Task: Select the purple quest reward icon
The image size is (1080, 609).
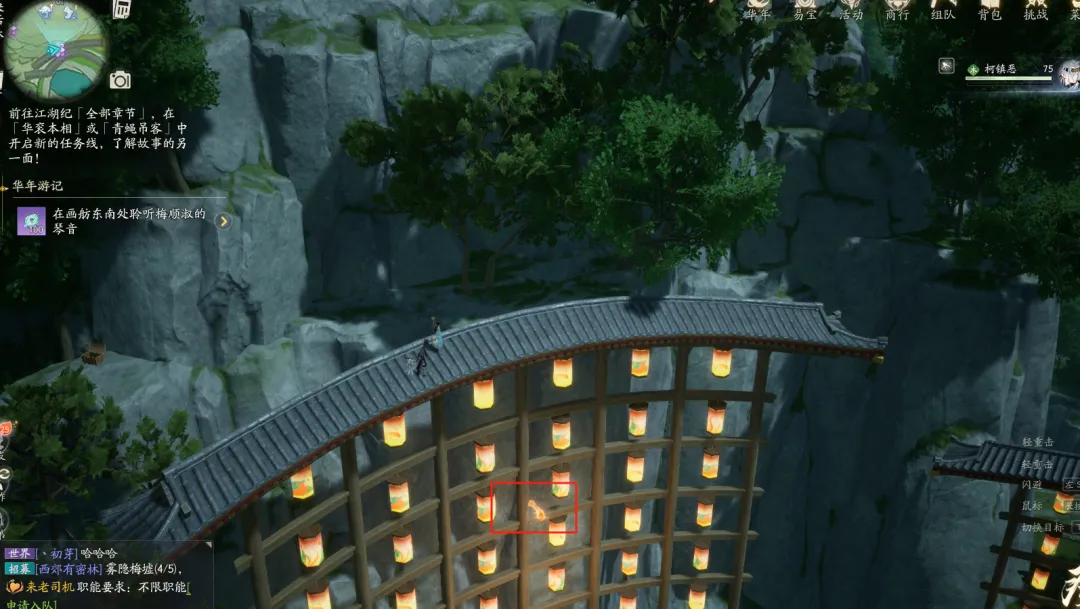Action: click(31, 221)
